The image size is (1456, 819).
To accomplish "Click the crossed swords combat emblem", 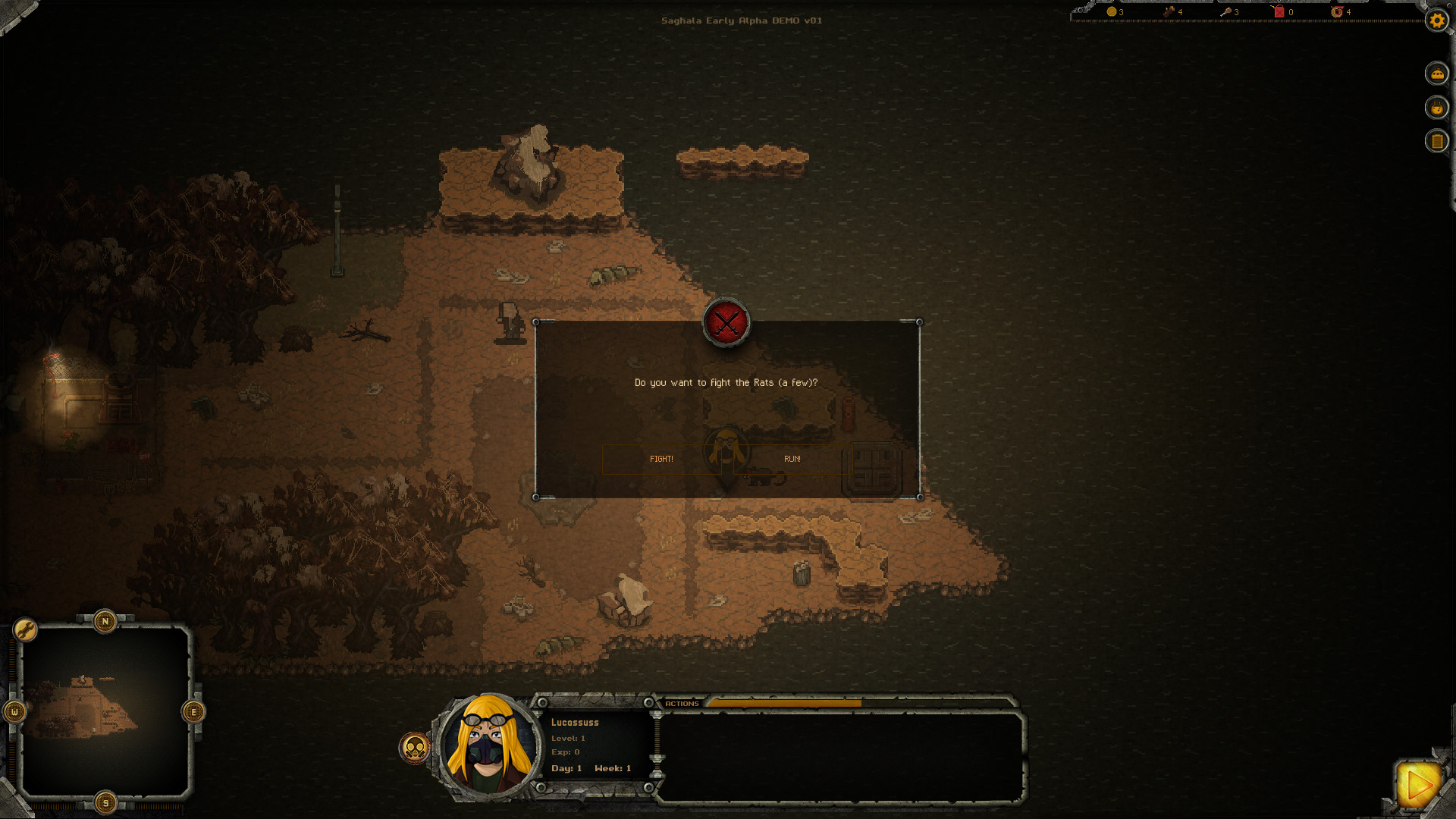I will [x=726, y=324].
